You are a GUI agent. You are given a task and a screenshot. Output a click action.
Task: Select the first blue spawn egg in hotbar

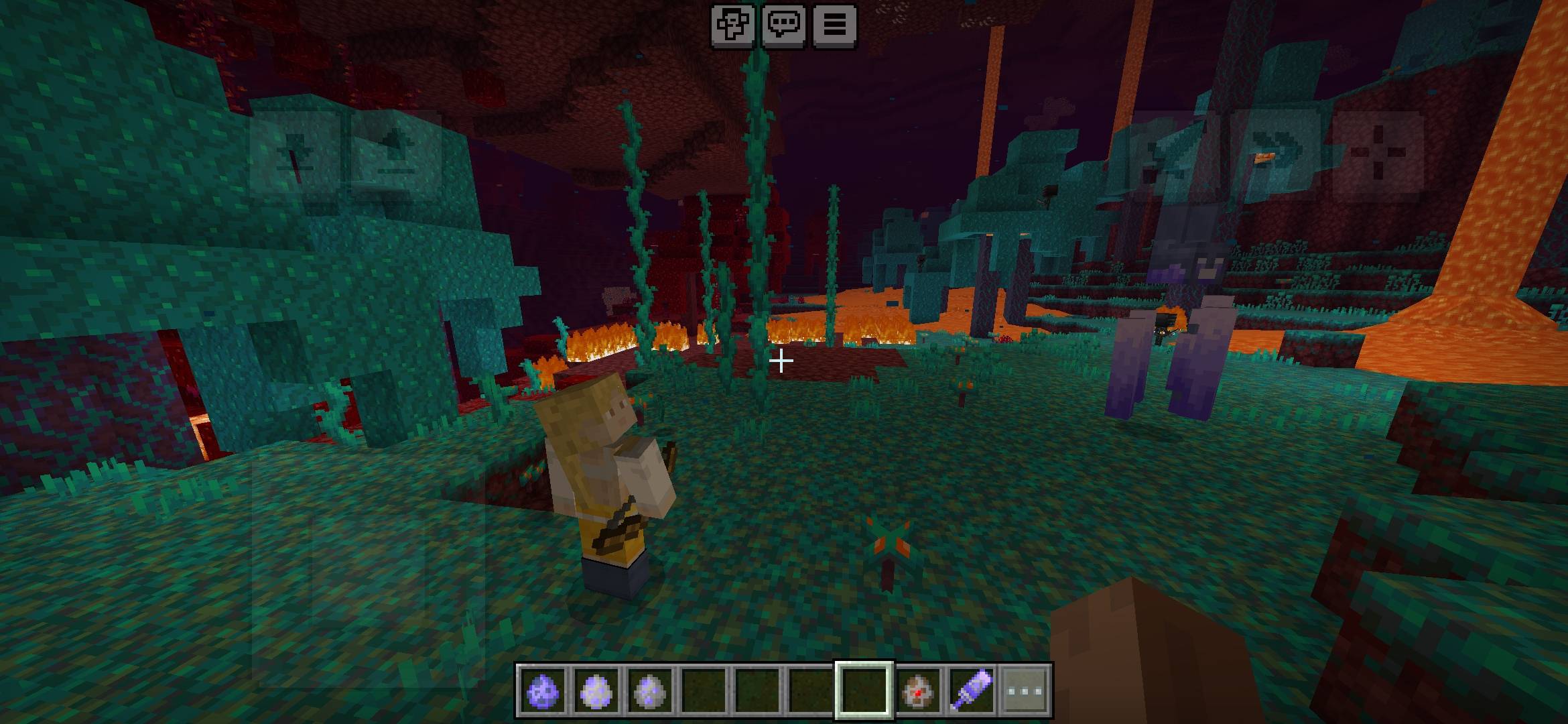[x=542, y=692]
